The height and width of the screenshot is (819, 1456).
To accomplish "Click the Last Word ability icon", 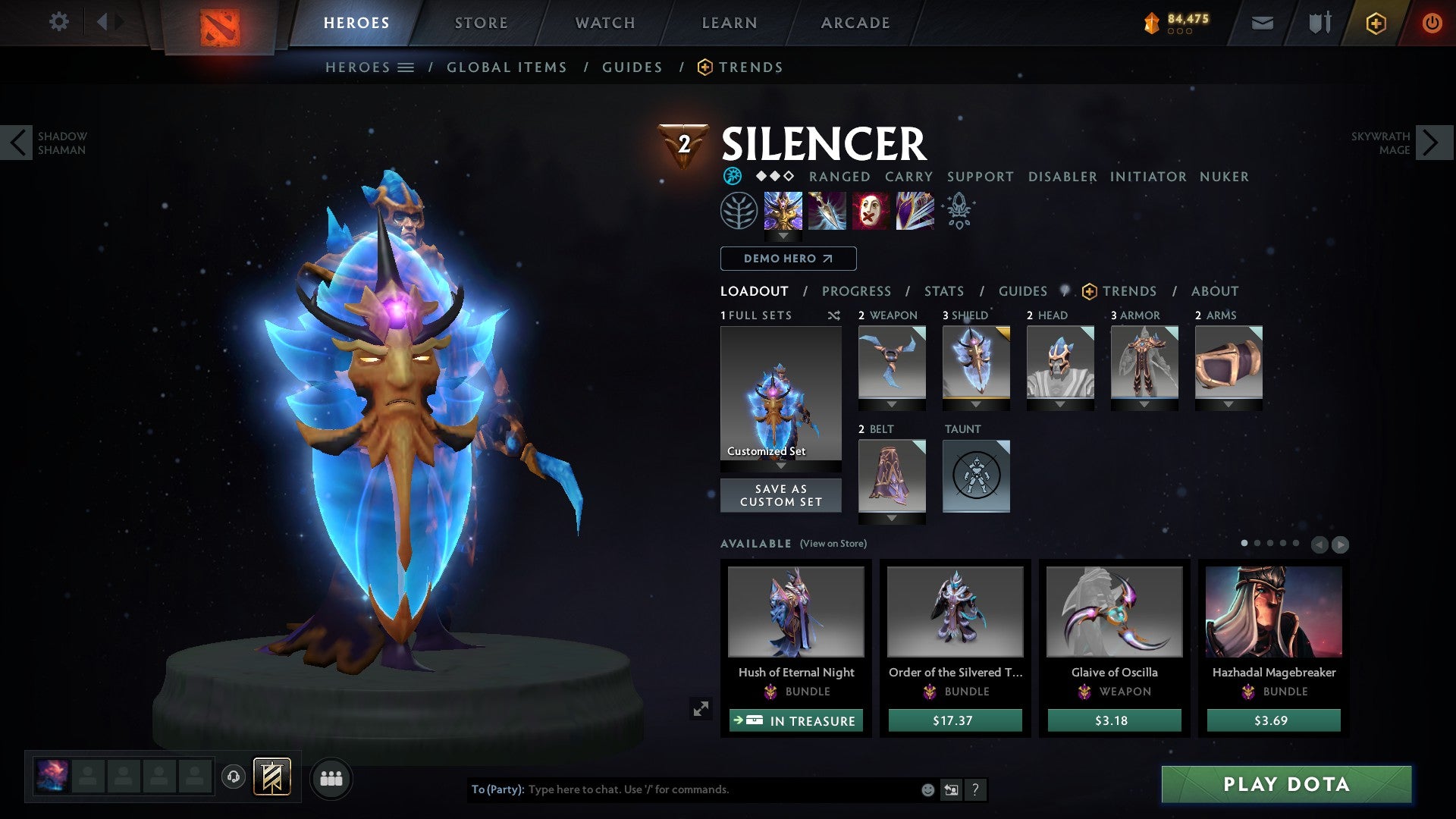I will pyautogui.click(x=871, y=211).
